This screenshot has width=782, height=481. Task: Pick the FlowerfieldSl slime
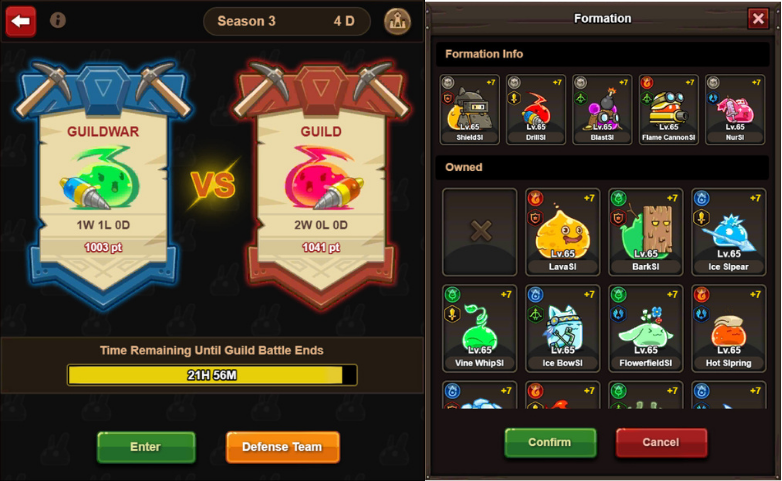[646, 328]
